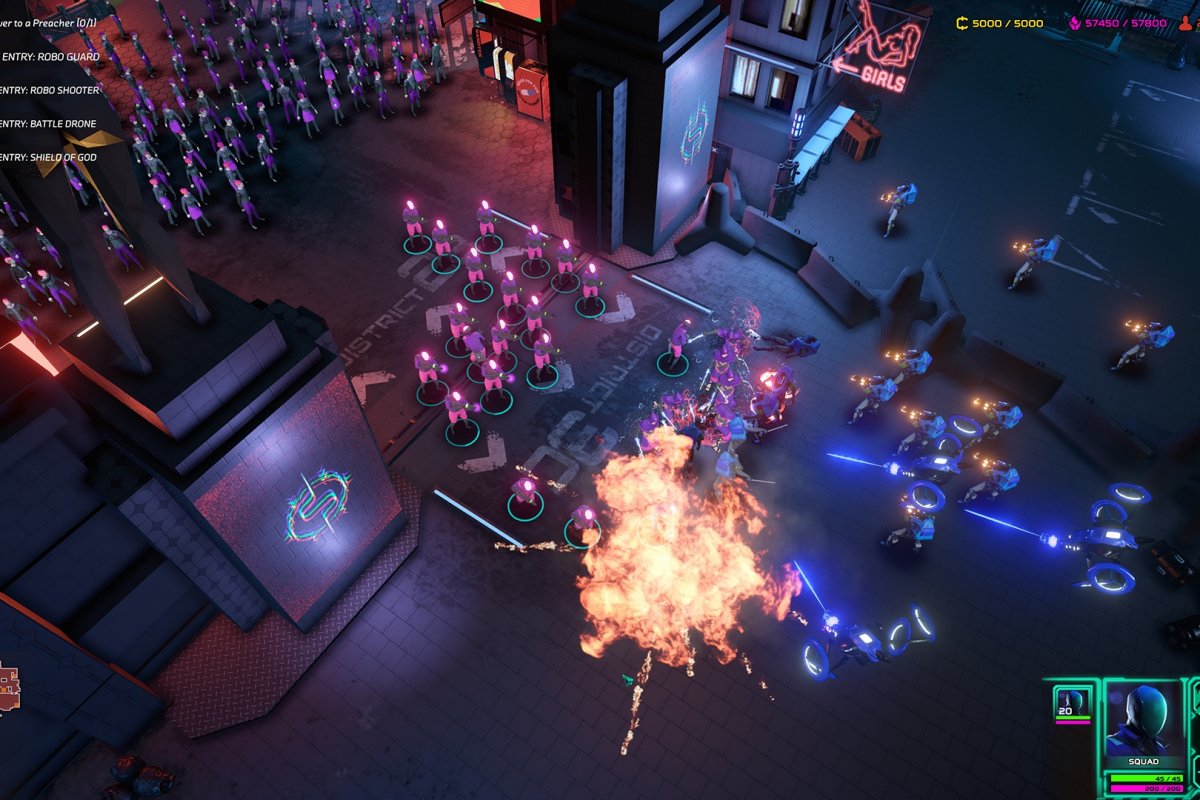
Task: Select the Battle Drone entry notification
Action: [x=50, y=124]
